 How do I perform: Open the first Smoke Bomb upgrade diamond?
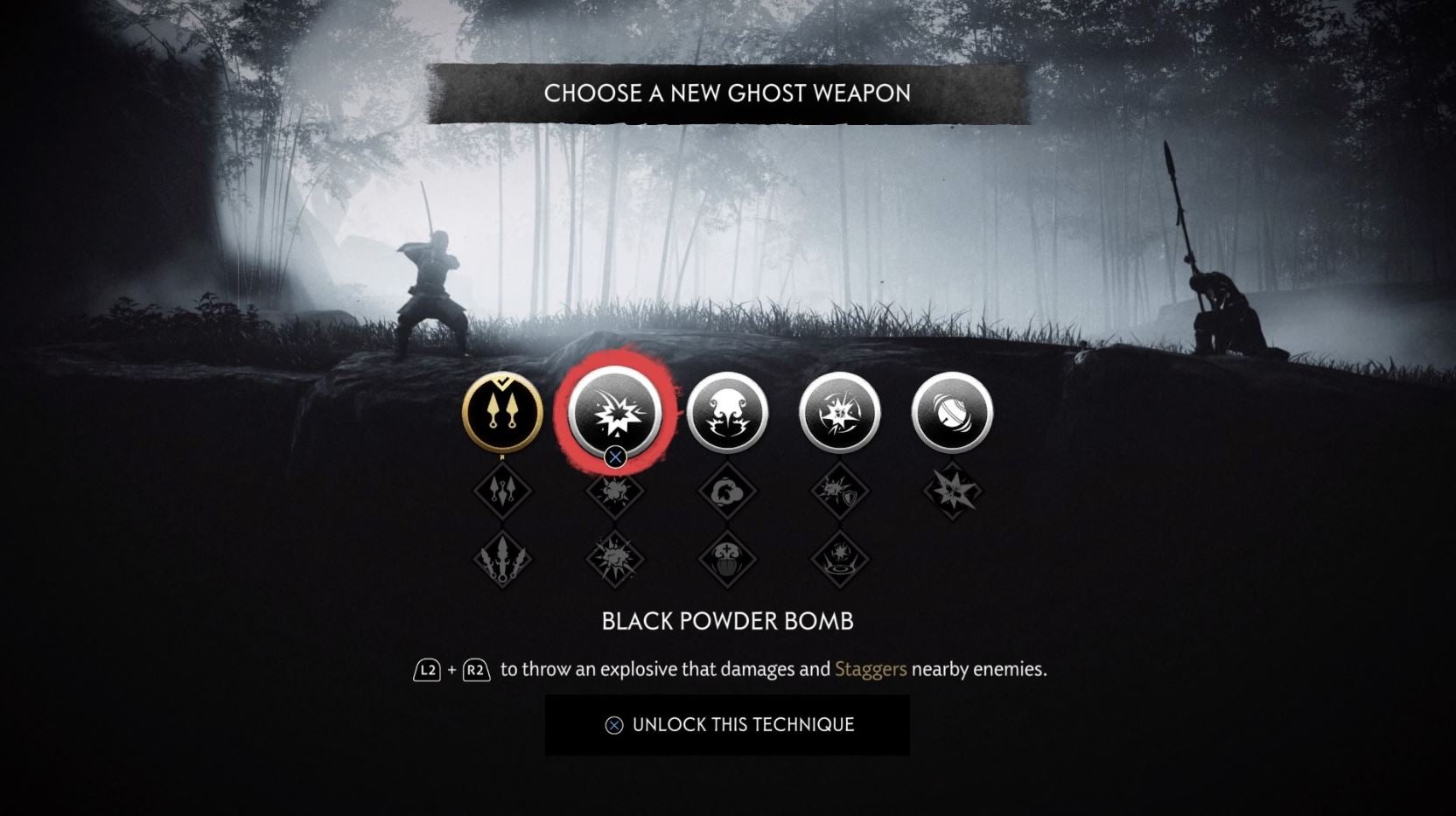tap(727, 492)
